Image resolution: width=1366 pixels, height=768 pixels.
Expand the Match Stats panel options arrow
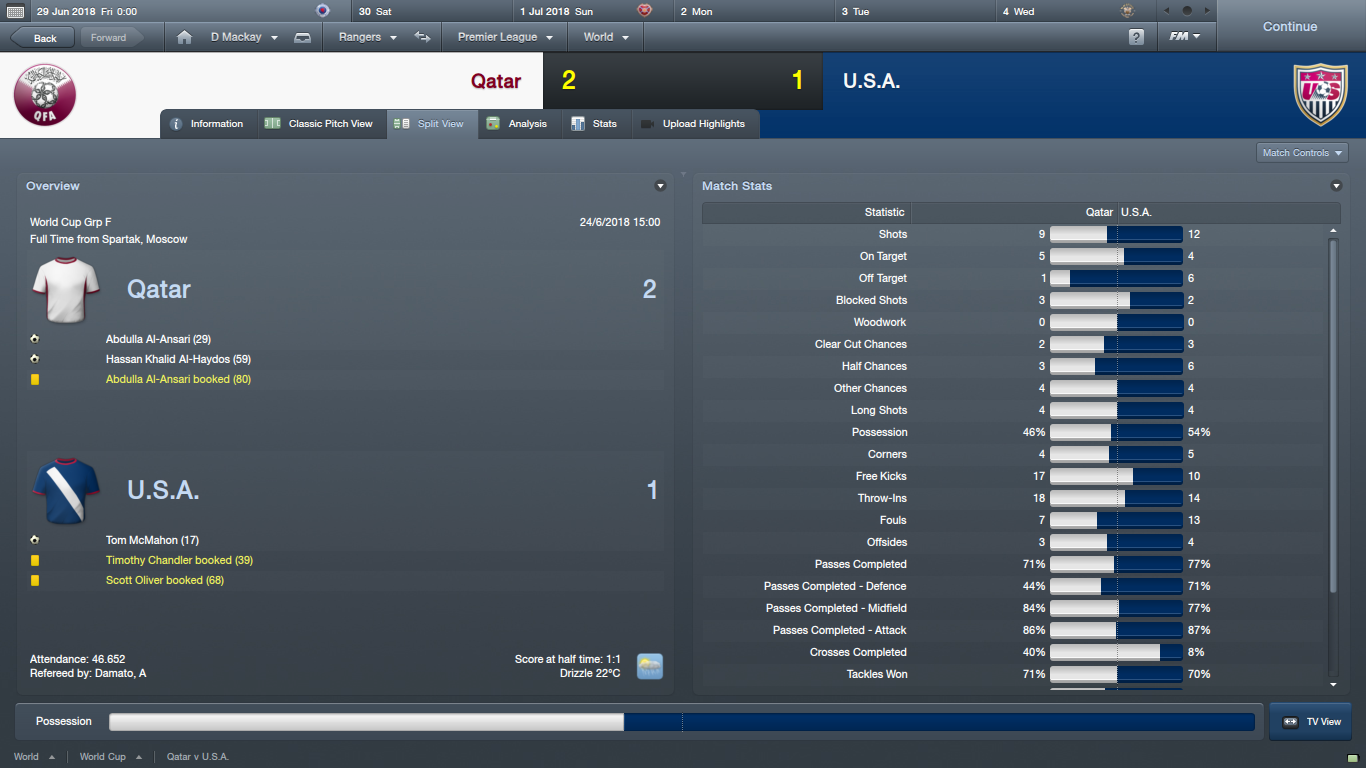[x=1336, y=186]
